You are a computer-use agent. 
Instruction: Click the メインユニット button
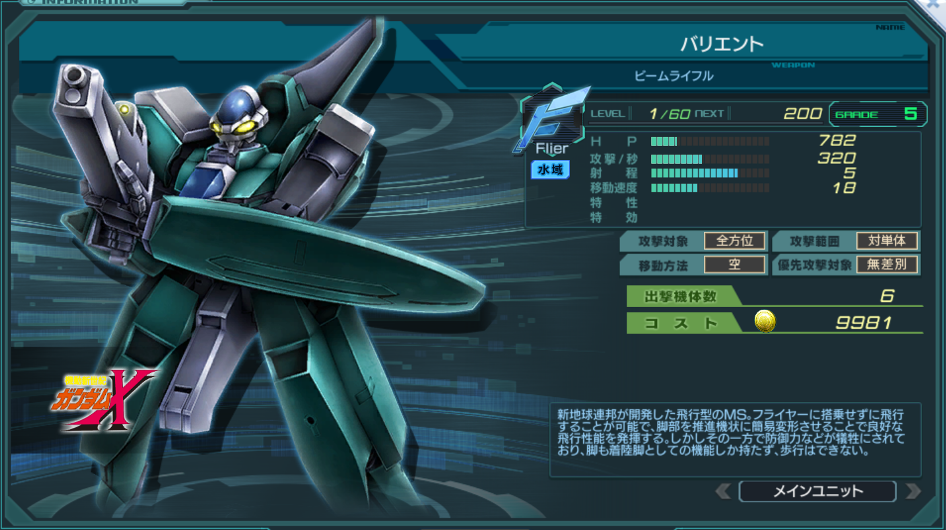[817, 491]
